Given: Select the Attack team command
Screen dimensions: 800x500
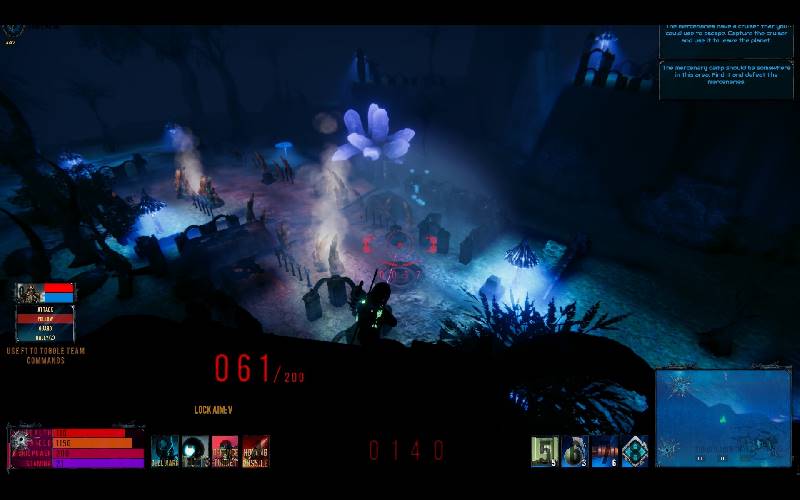Looking at the screenshot, I should pyautogui.click(x=45, y=309).
